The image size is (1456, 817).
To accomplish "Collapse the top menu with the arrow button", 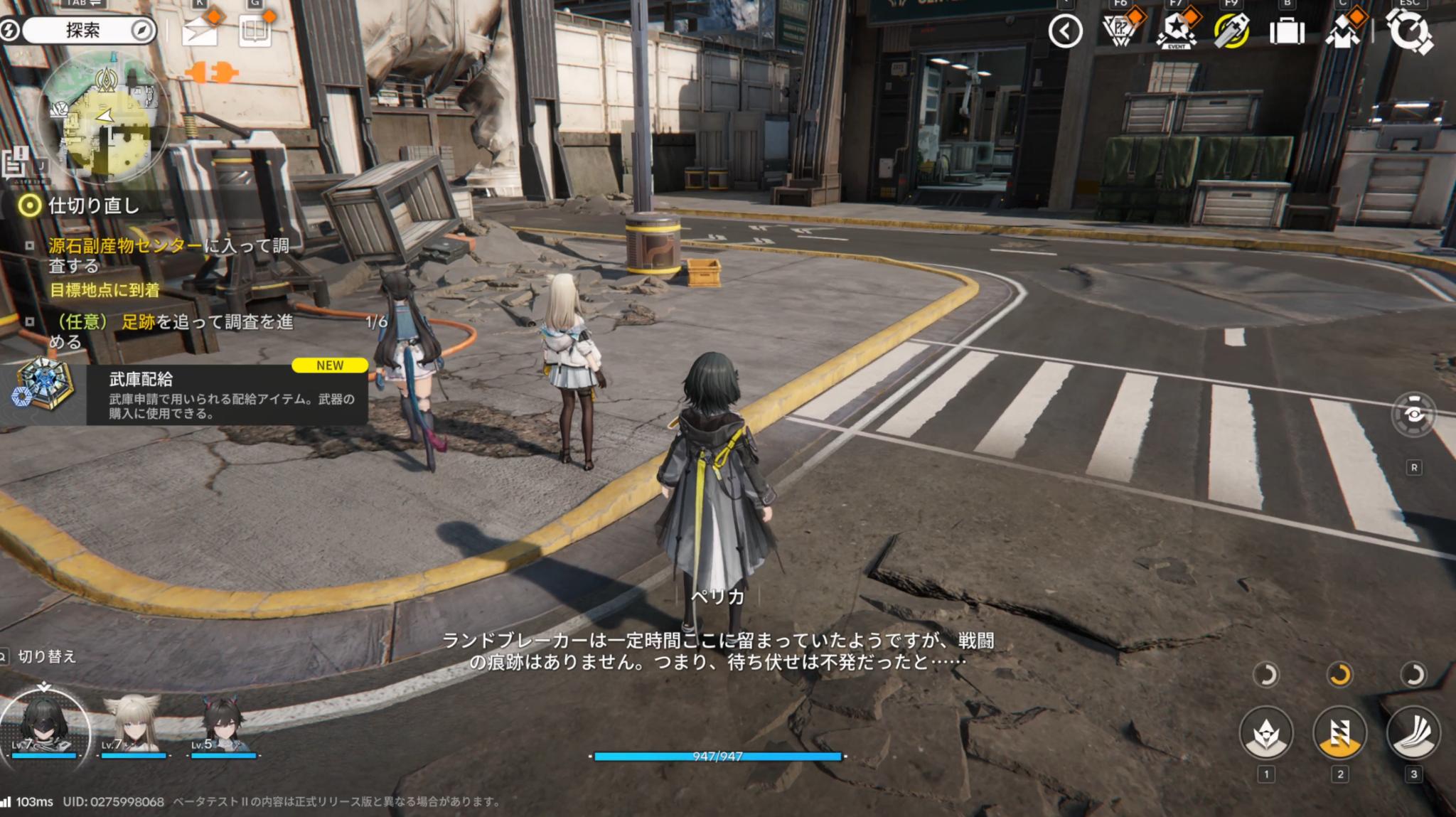I will [1065, 31].
